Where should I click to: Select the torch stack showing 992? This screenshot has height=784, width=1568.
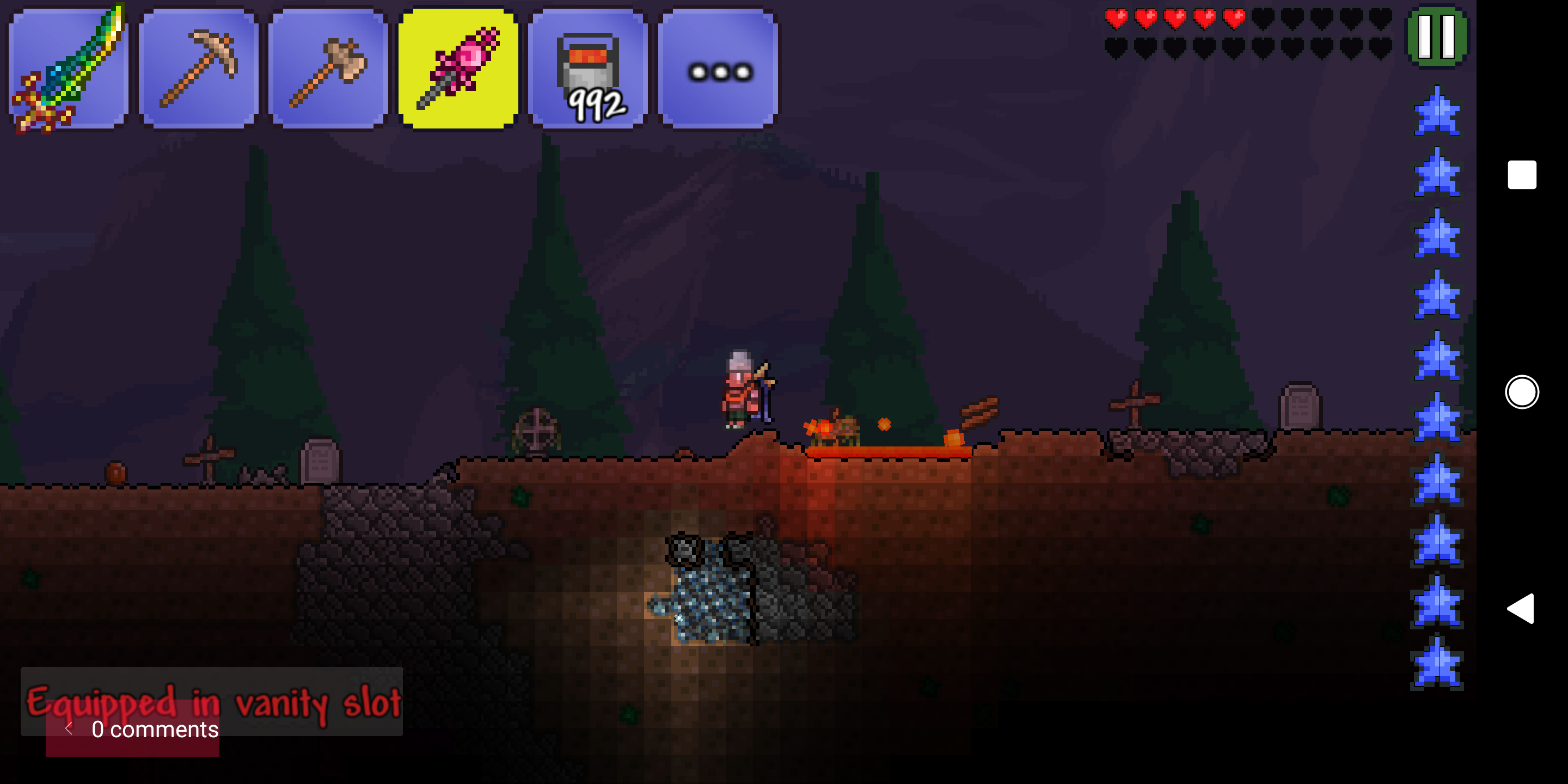coord(587,67)
